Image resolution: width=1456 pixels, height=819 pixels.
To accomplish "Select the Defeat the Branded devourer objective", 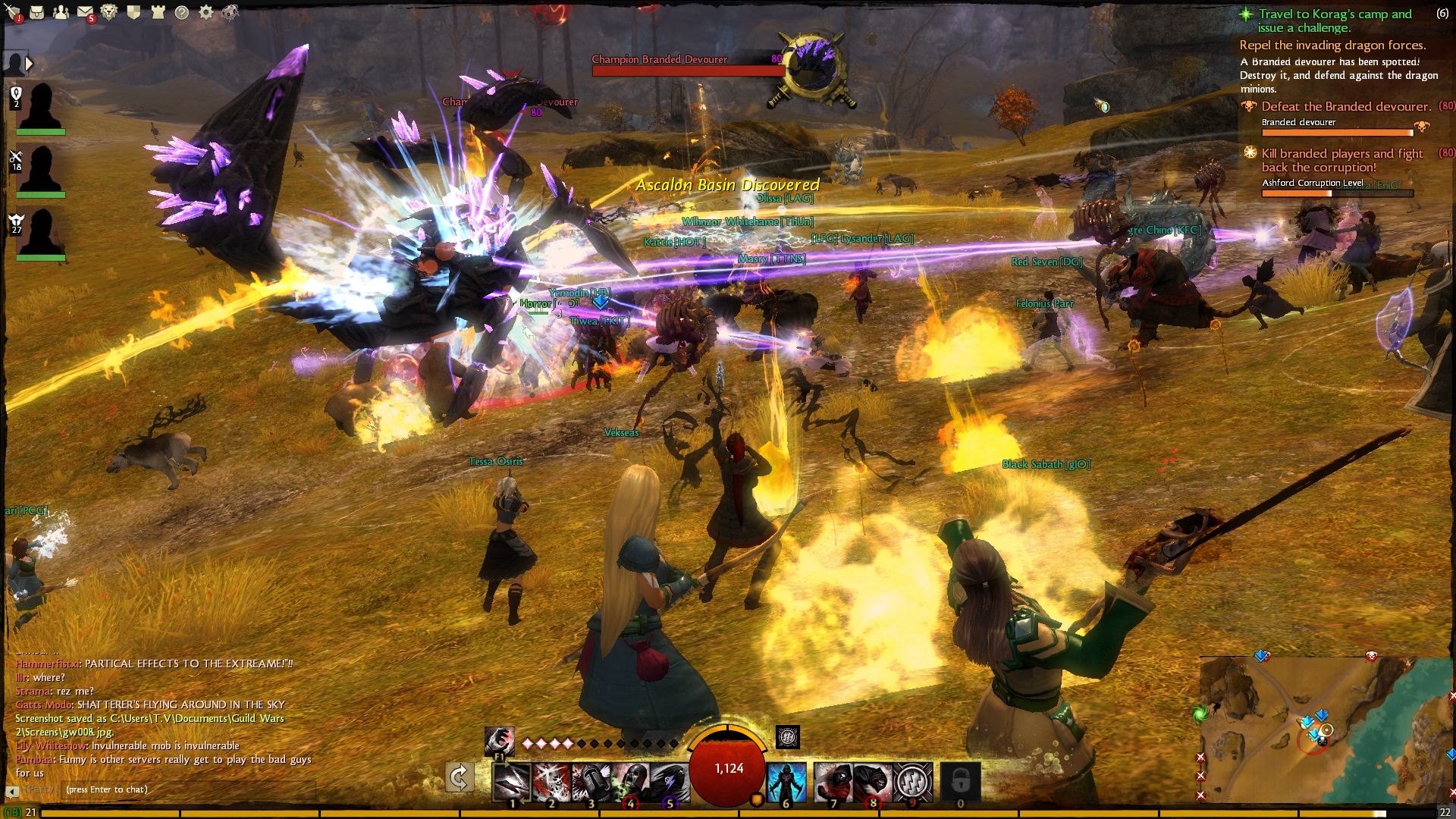I will coord(1346,107).
